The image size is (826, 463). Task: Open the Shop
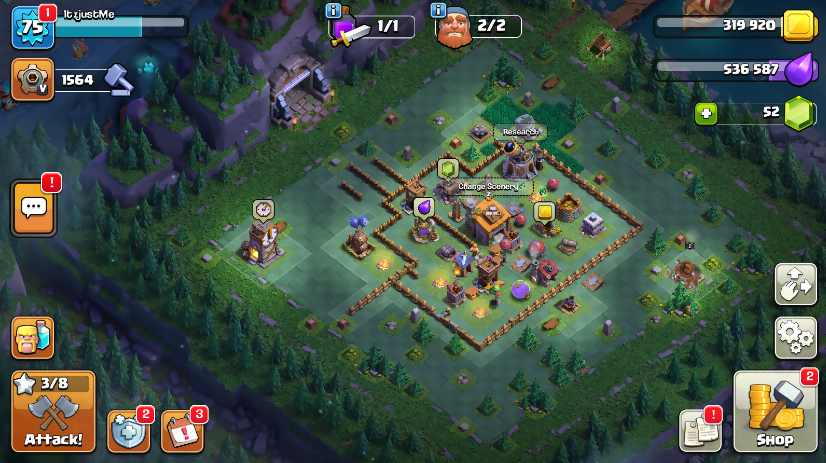point(775,412)
